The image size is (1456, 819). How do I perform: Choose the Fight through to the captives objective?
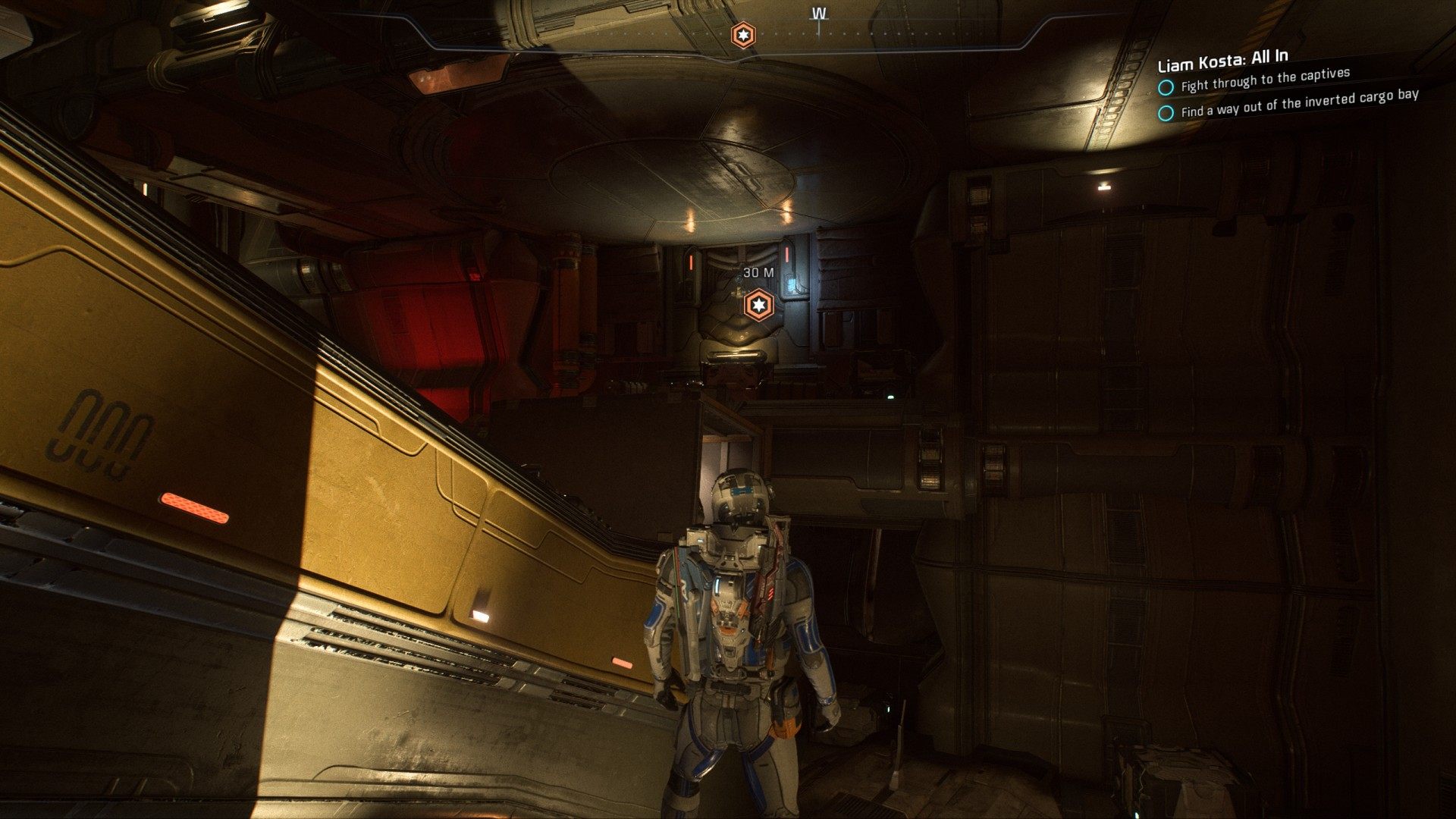1265,80
